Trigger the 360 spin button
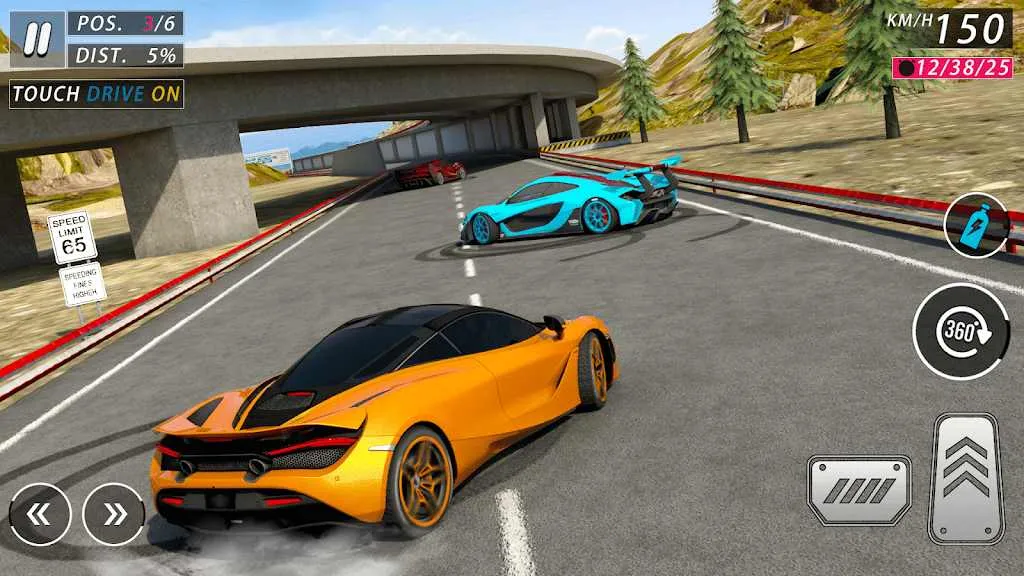 (x=961, y=331)
